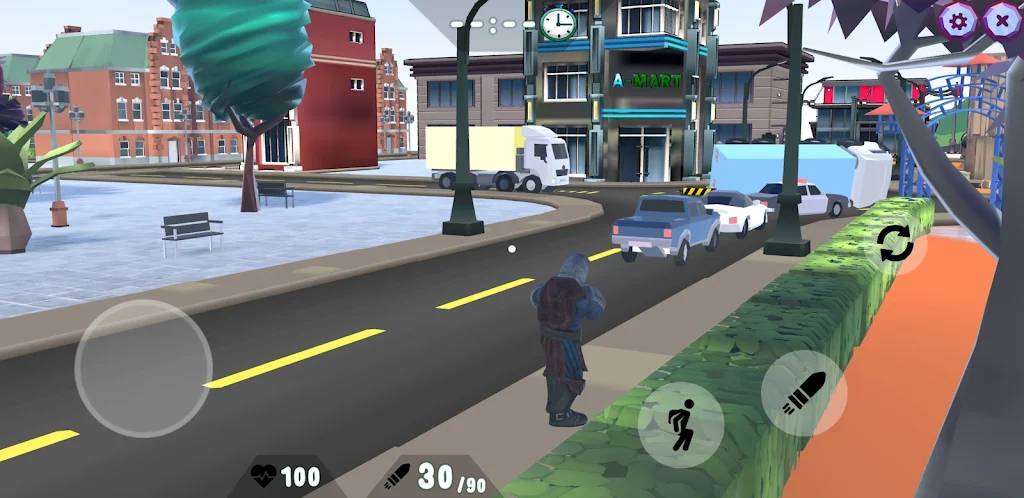Toggle the crouch stance button
Viewport: 1024px width, 498px height.
(x=681, y=425)
